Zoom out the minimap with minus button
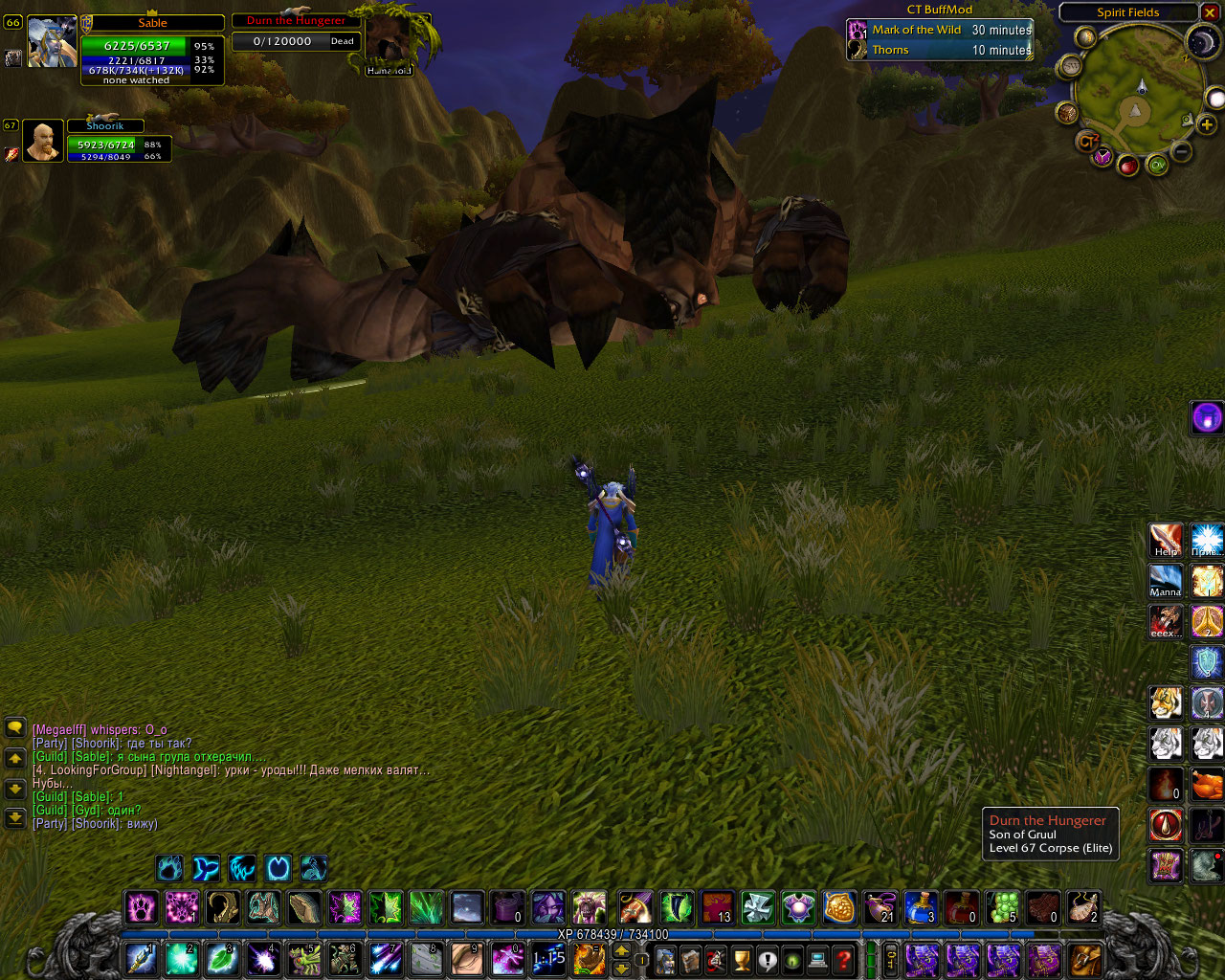 coord(1182,151)
